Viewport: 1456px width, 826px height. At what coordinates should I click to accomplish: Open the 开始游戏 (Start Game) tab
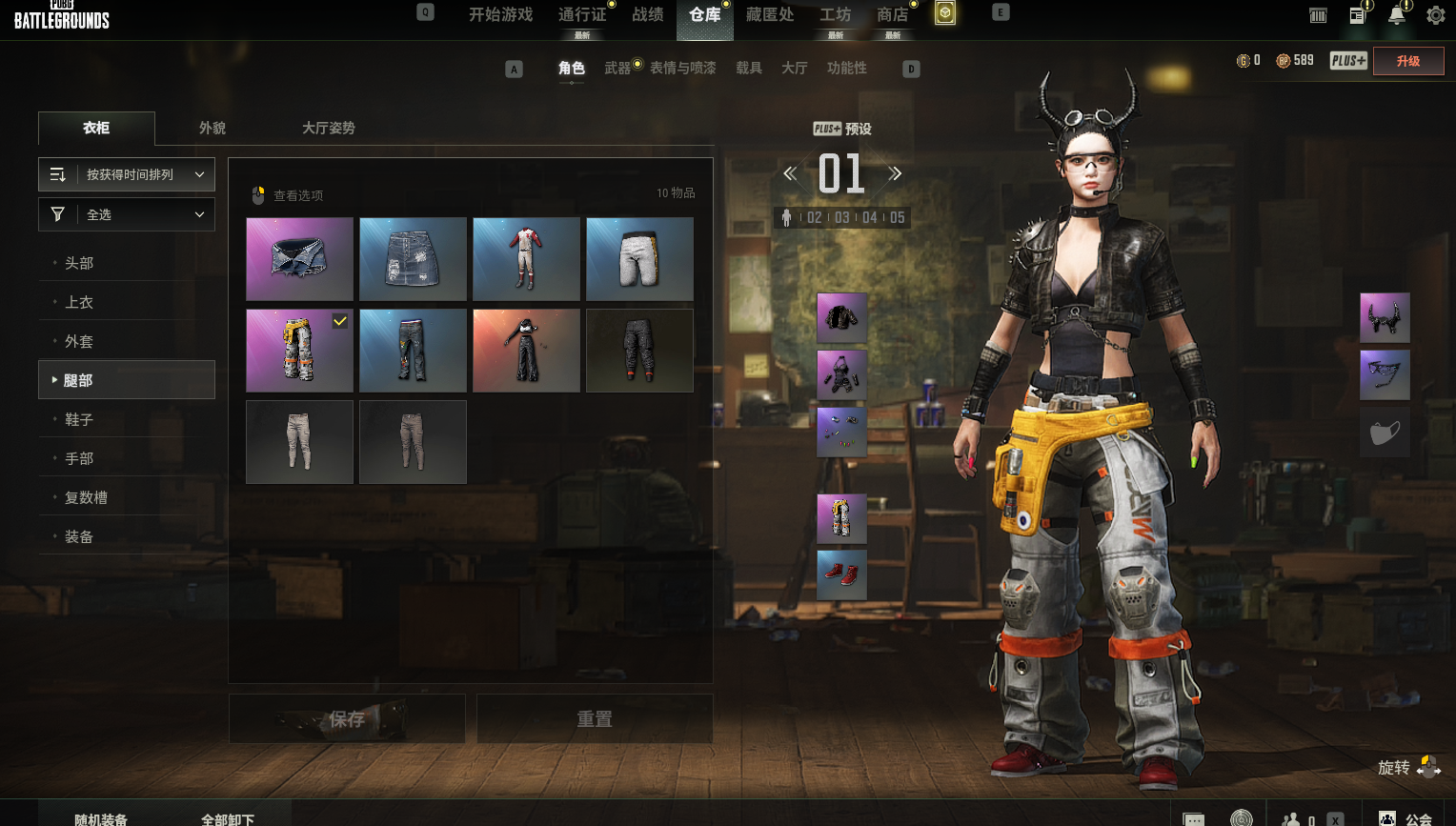coord(500,15)
